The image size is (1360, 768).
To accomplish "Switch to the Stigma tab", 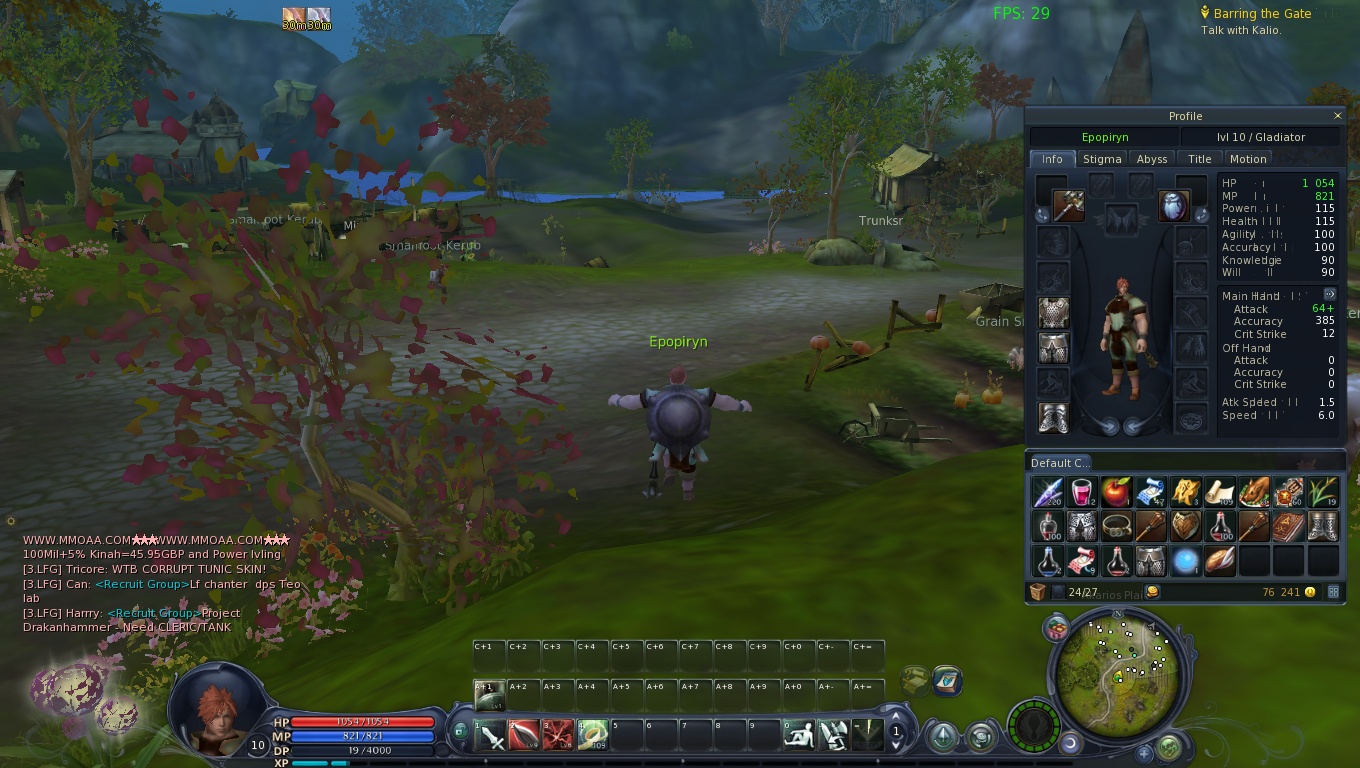I will tap(1102, 159).
